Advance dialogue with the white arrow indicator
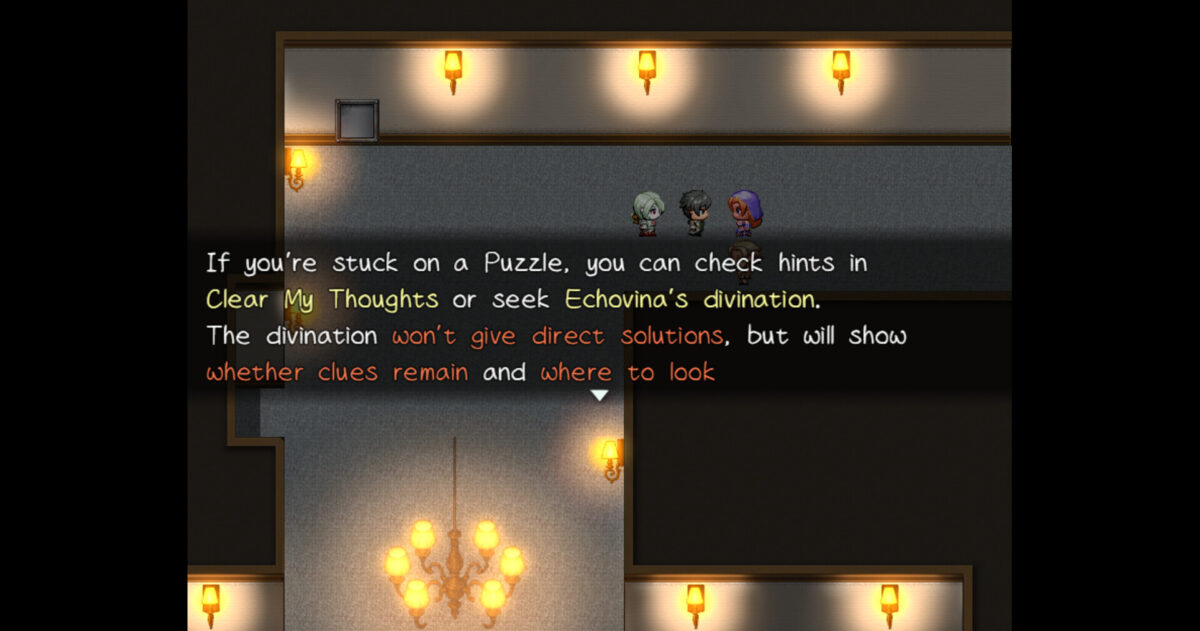 click(x=599, y=396)
